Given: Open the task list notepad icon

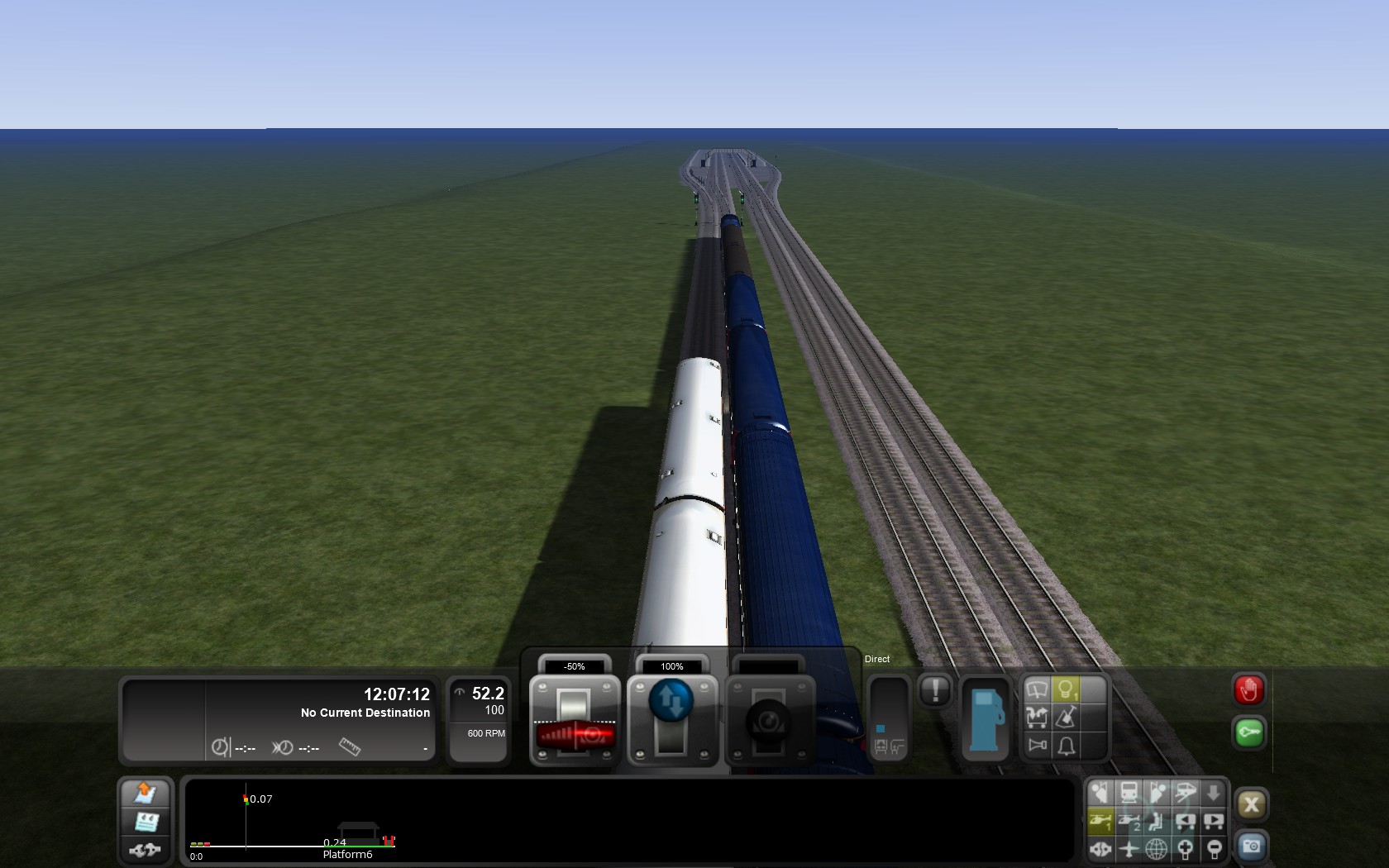Looking at the screenshot, I should [146, 822].
